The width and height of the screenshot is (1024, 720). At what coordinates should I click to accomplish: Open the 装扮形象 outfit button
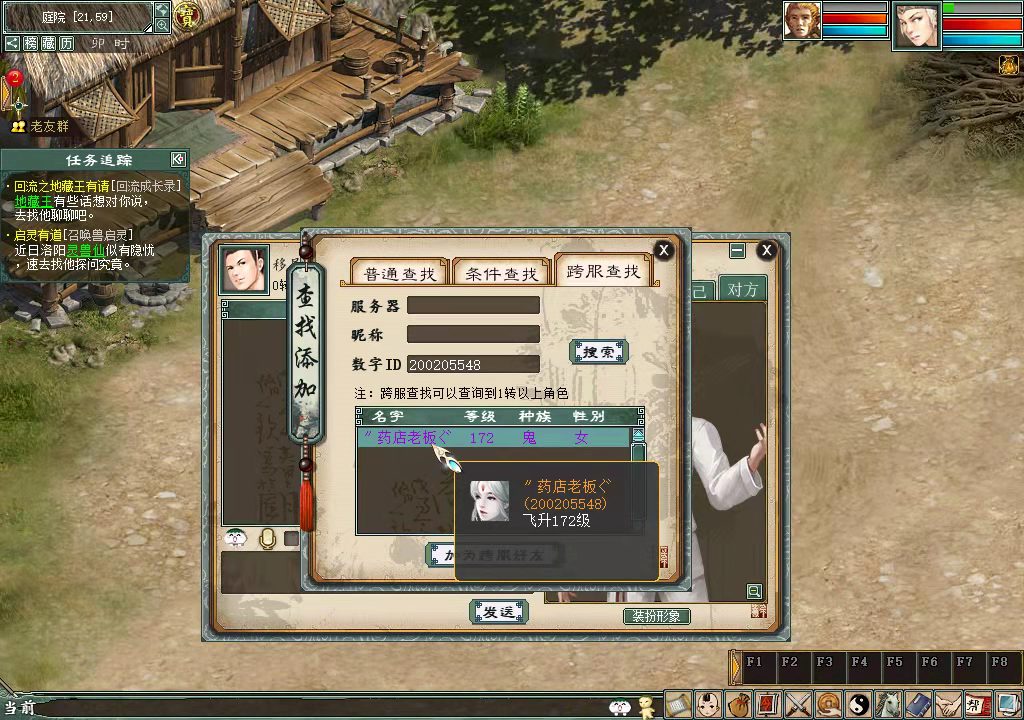click(x=656, y=616)
